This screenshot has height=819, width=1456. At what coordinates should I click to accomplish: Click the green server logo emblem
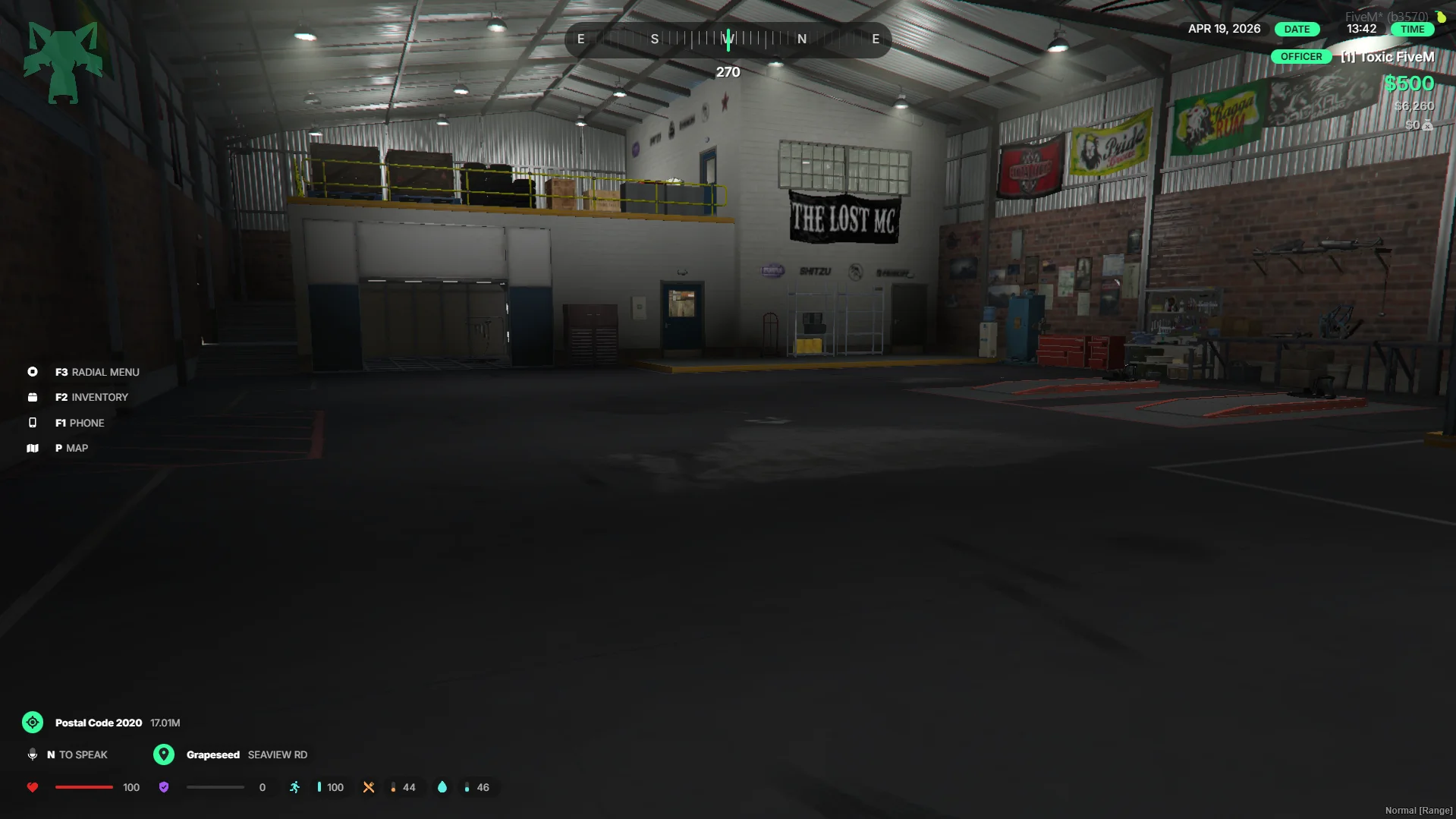pyautogui.click(x=63, y=62)
